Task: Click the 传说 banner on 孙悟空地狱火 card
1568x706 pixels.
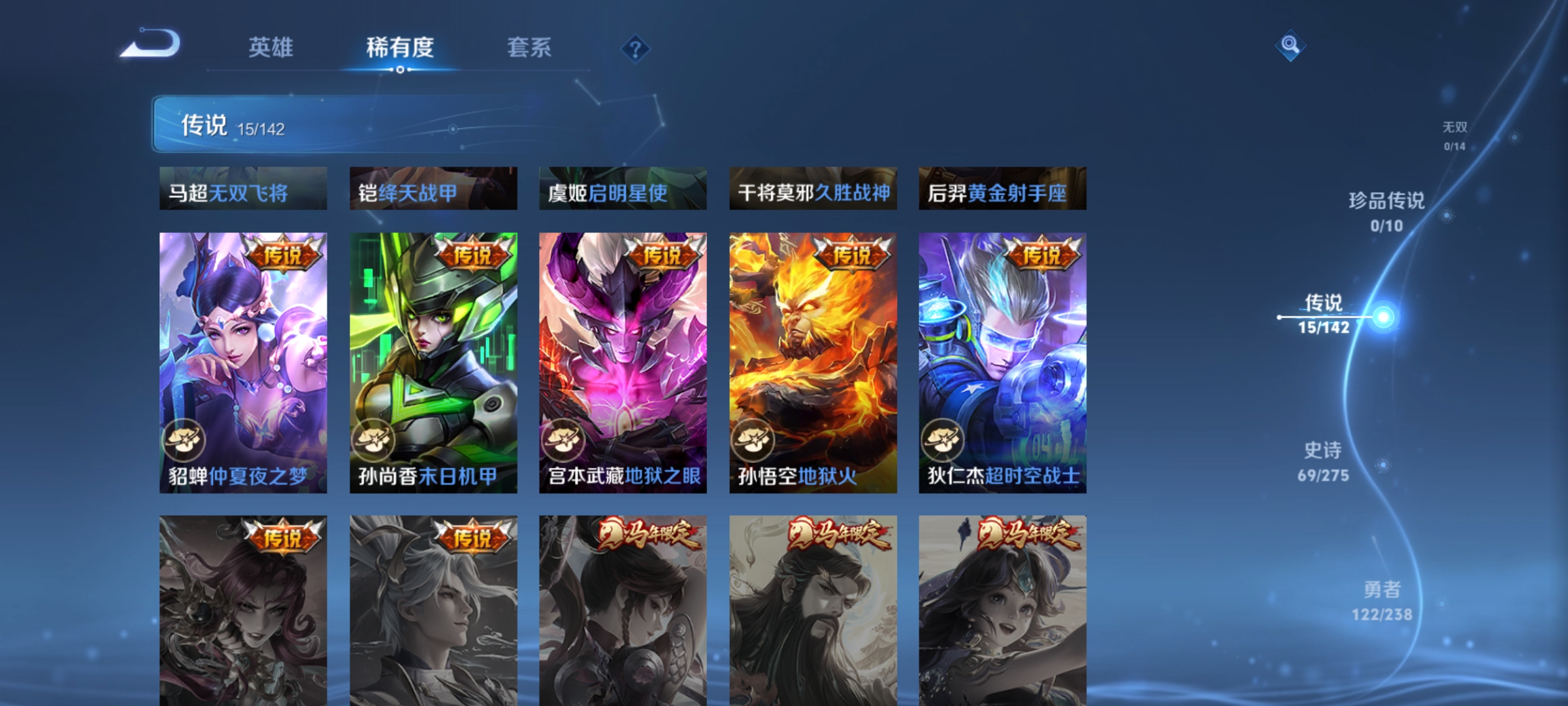Action: (x=851, y=255)
